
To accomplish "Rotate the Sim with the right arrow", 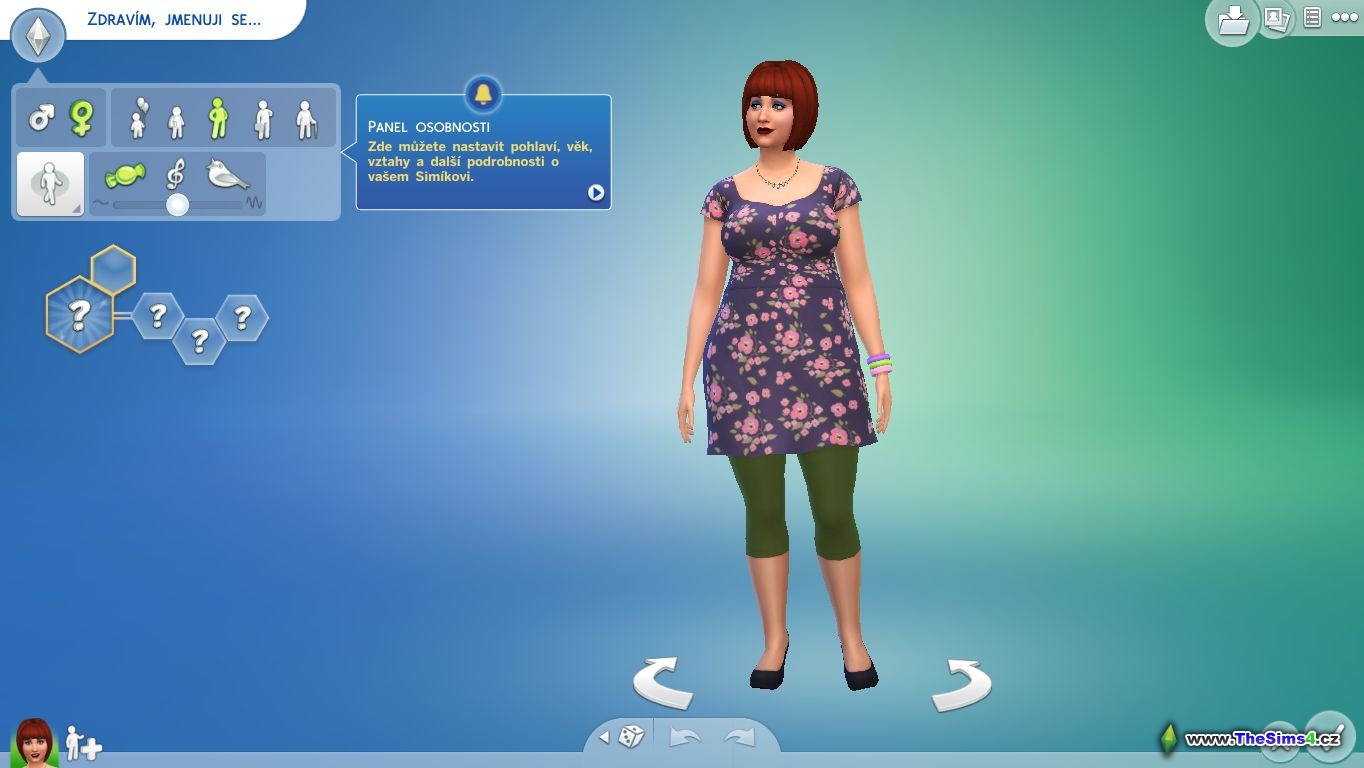I will [x=961, y=684].
